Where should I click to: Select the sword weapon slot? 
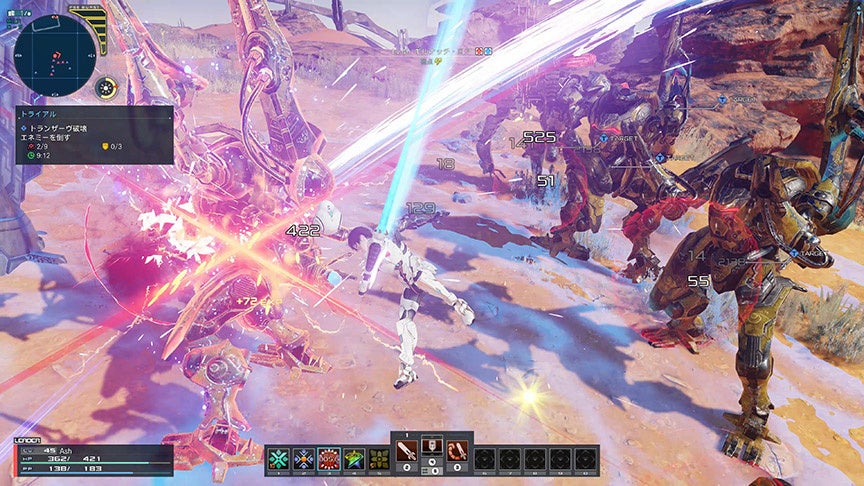click(x=407, y=453)
